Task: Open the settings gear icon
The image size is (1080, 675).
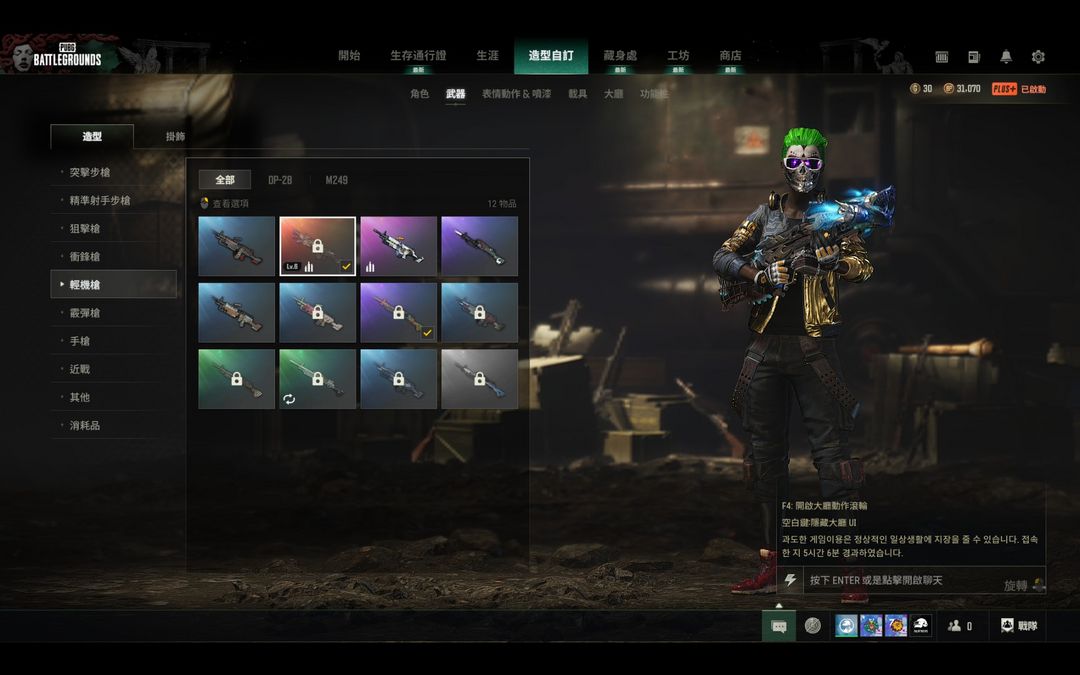Action: coord(1038,57)
